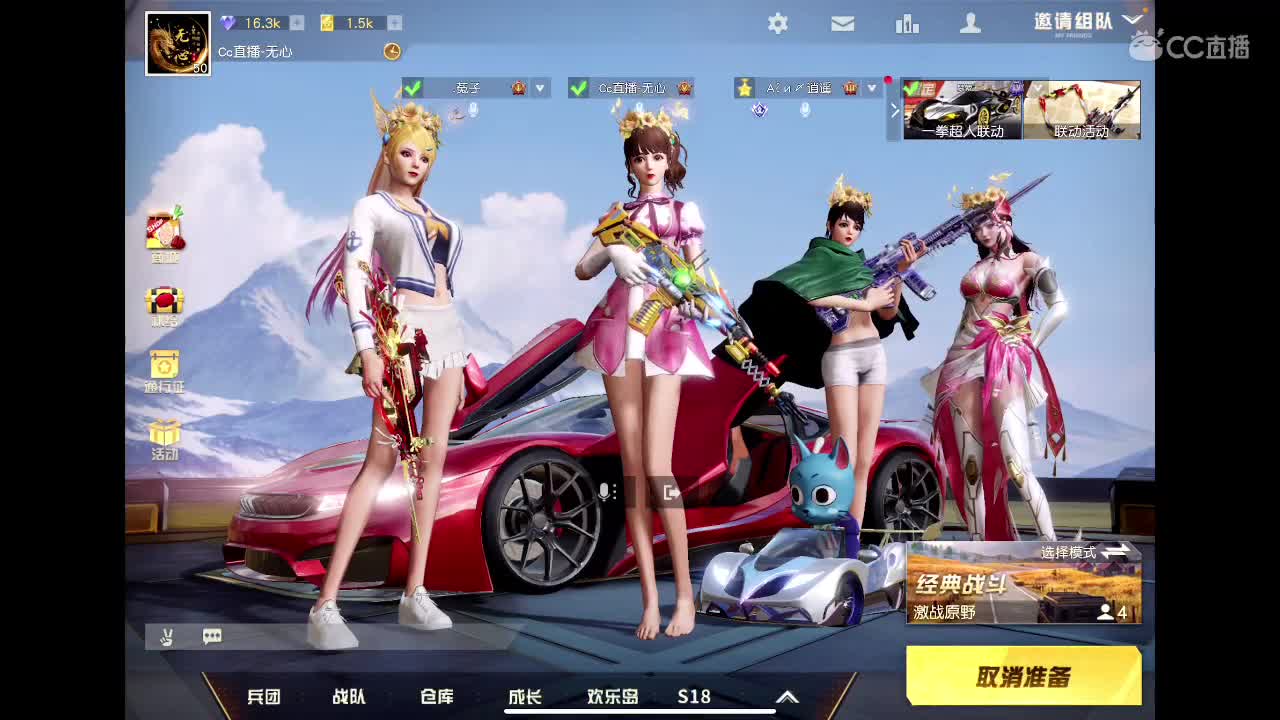This screenshot has height=720, width=1280.
Task: Click the statistics bar chart icon
Action: point(907,22)
